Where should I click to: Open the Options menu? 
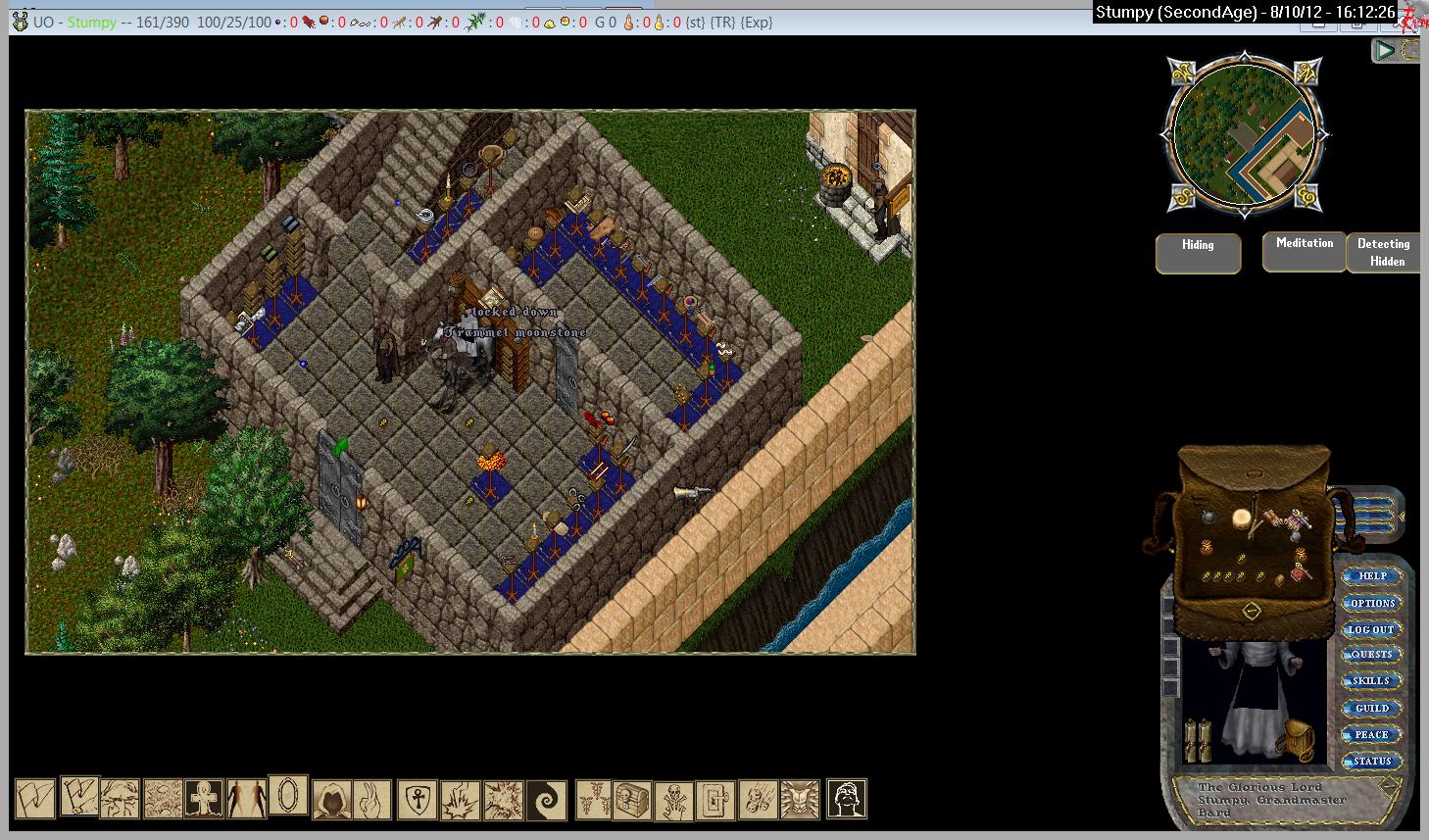(x=1372, y=603)
